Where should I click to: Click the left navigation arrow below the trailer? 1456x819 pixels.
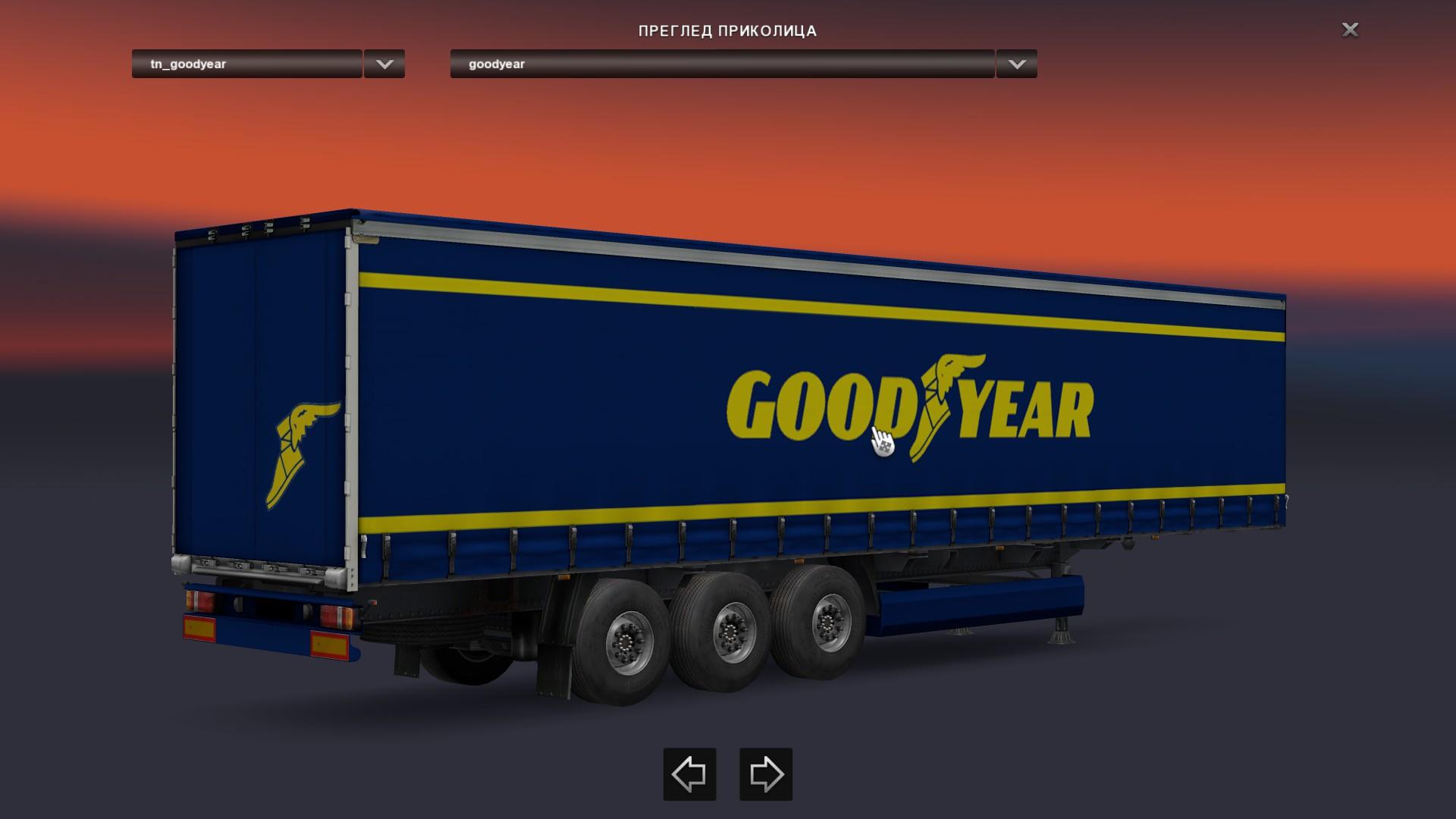689,775
